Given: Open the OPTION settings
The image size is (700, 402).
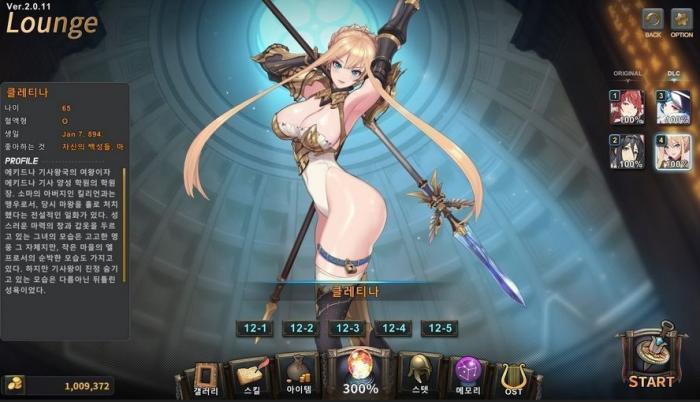Looking at the screenshot, I should pyautogui.click(x=681, y=20).
